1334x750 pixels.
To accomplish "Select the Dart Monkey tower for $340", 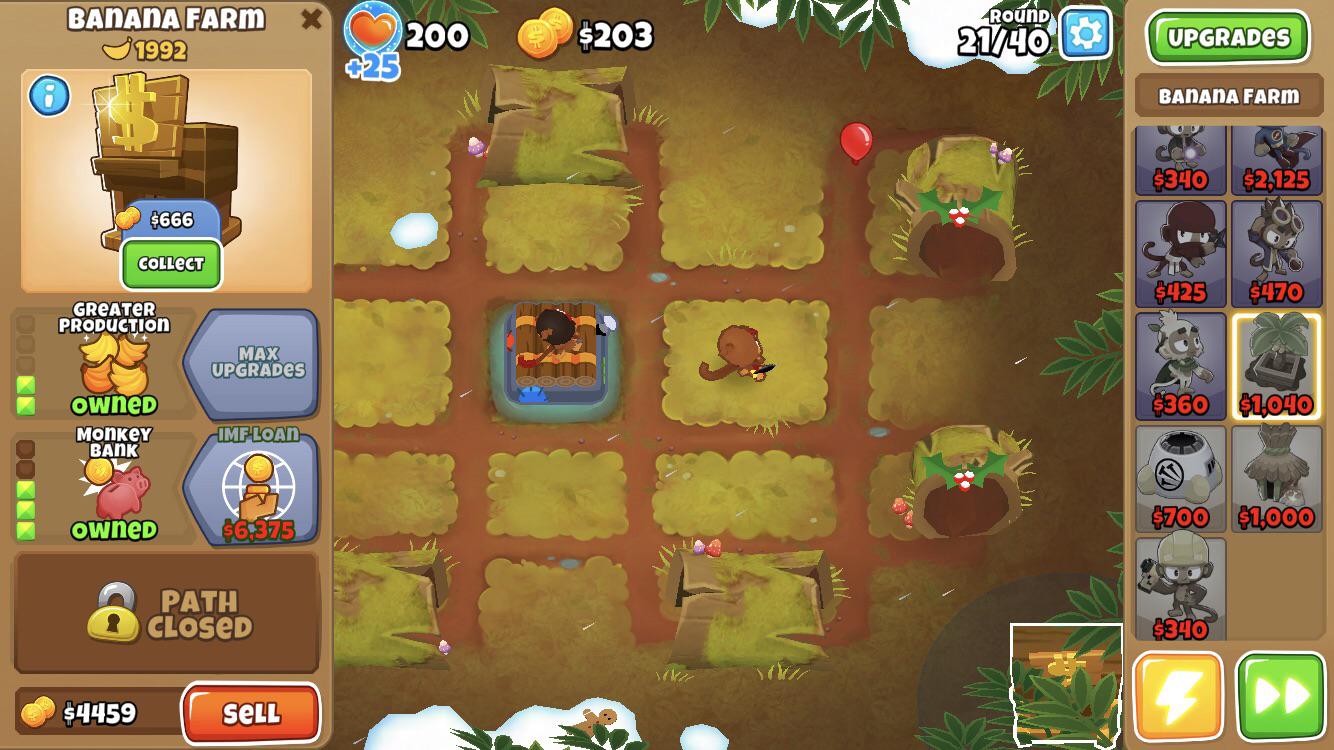I will pyautogui.click(x=1179, y=155).
